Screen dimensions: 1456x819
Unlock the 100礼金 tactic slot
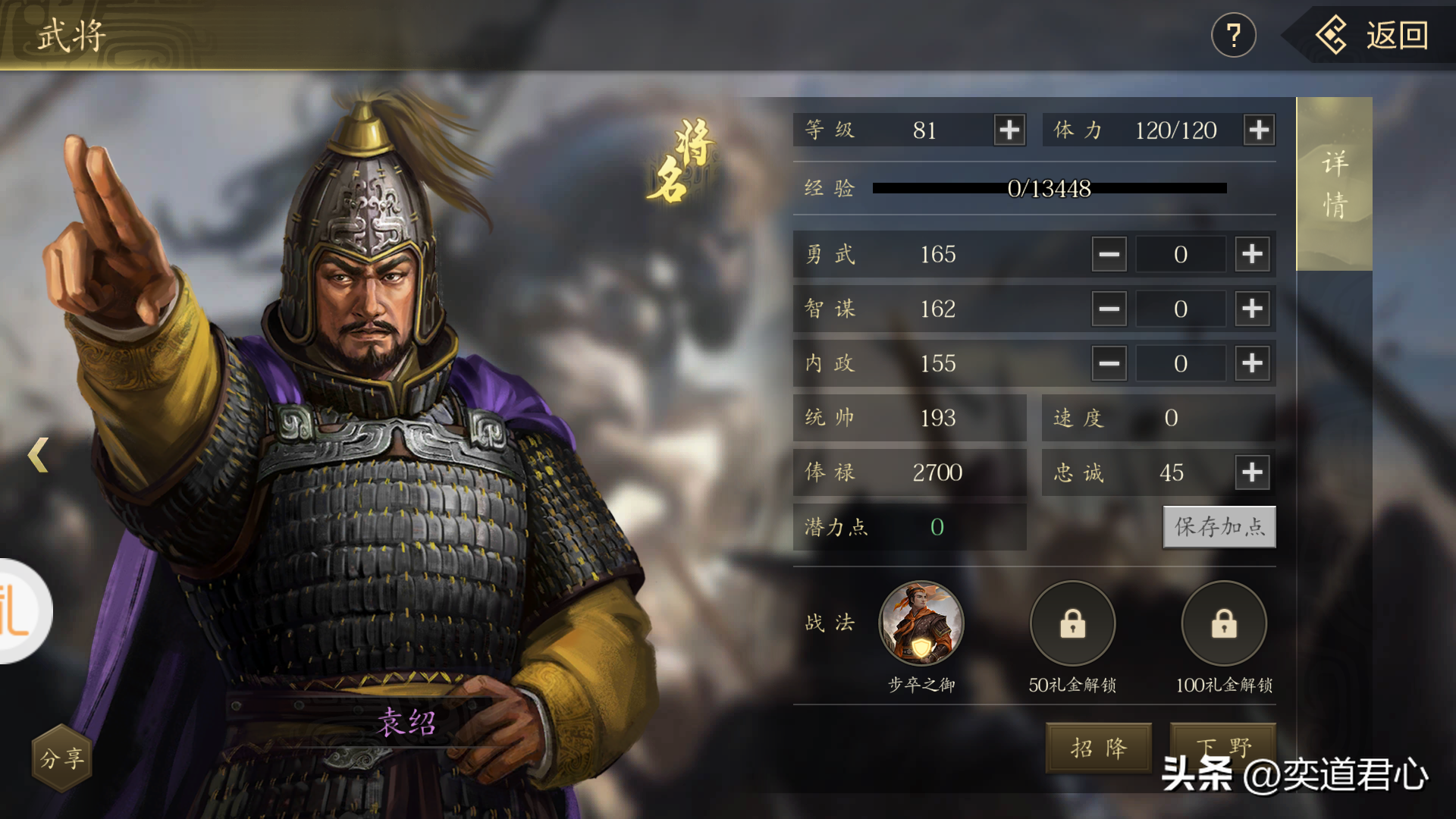click(x=1224, y=623)
